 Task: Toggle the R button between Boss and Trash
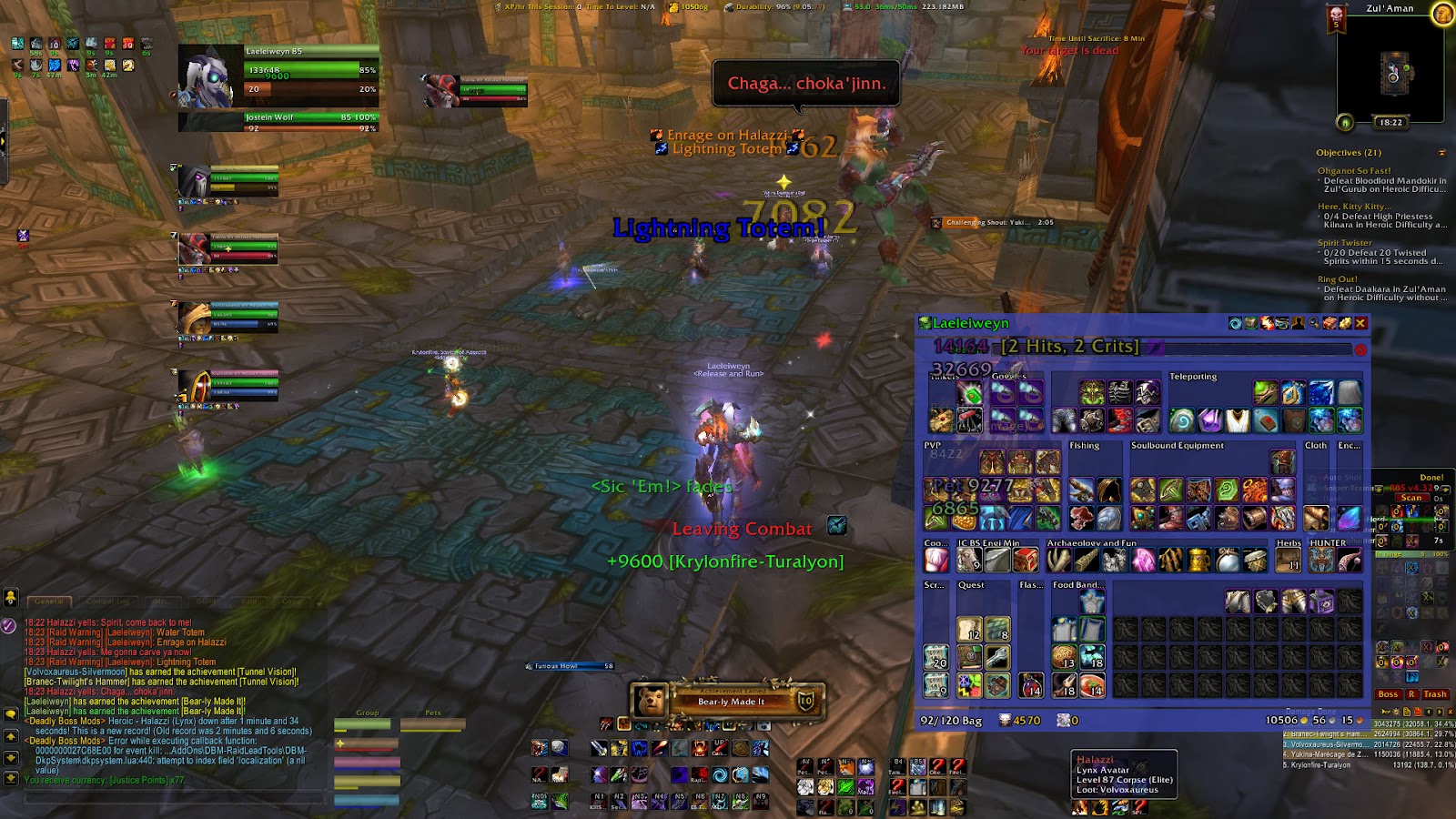click(x=1412, y=694)
